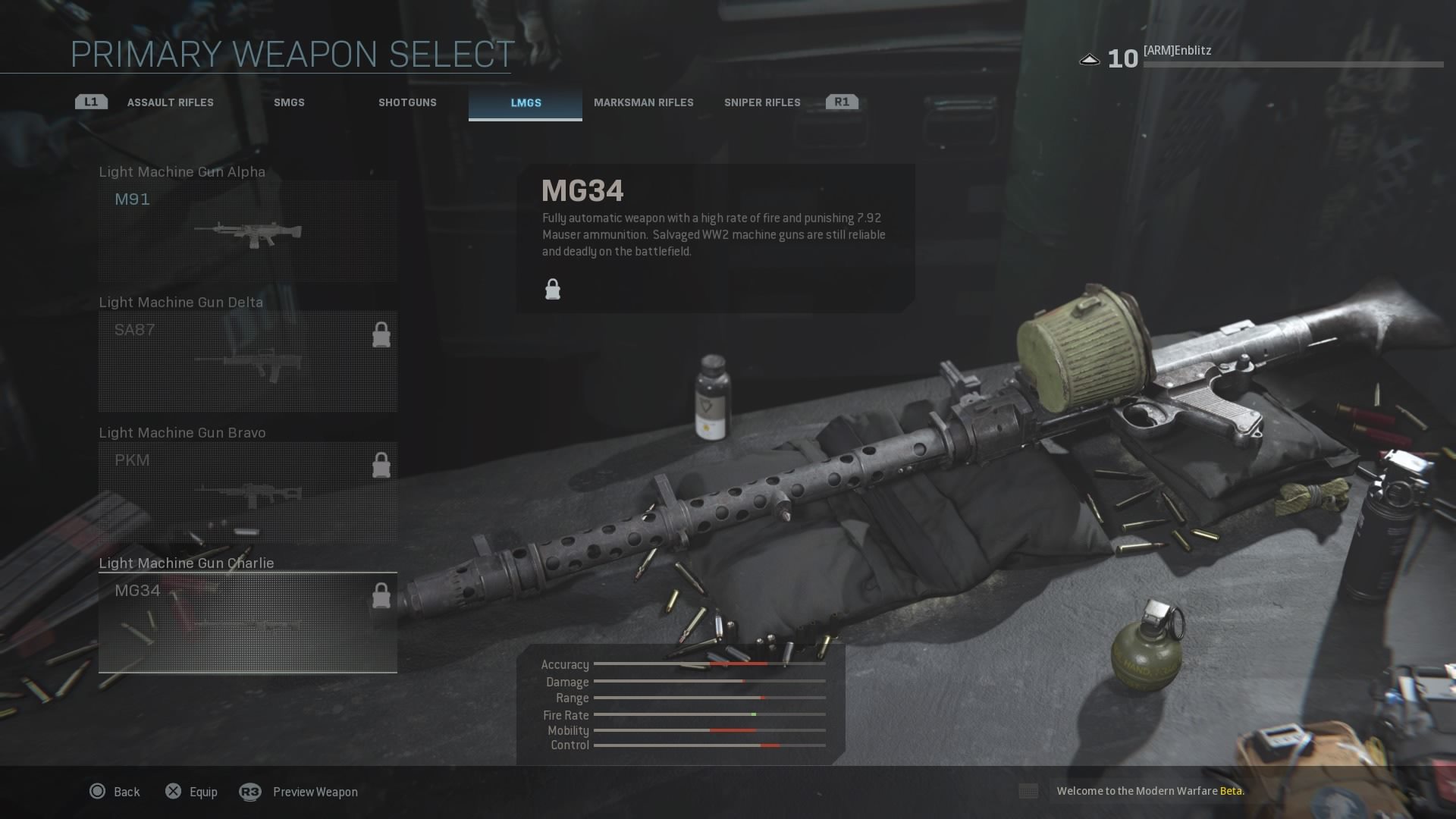Open the Sniper Rifles category
Screen dimensions: 1456x819
coord(761,102)
